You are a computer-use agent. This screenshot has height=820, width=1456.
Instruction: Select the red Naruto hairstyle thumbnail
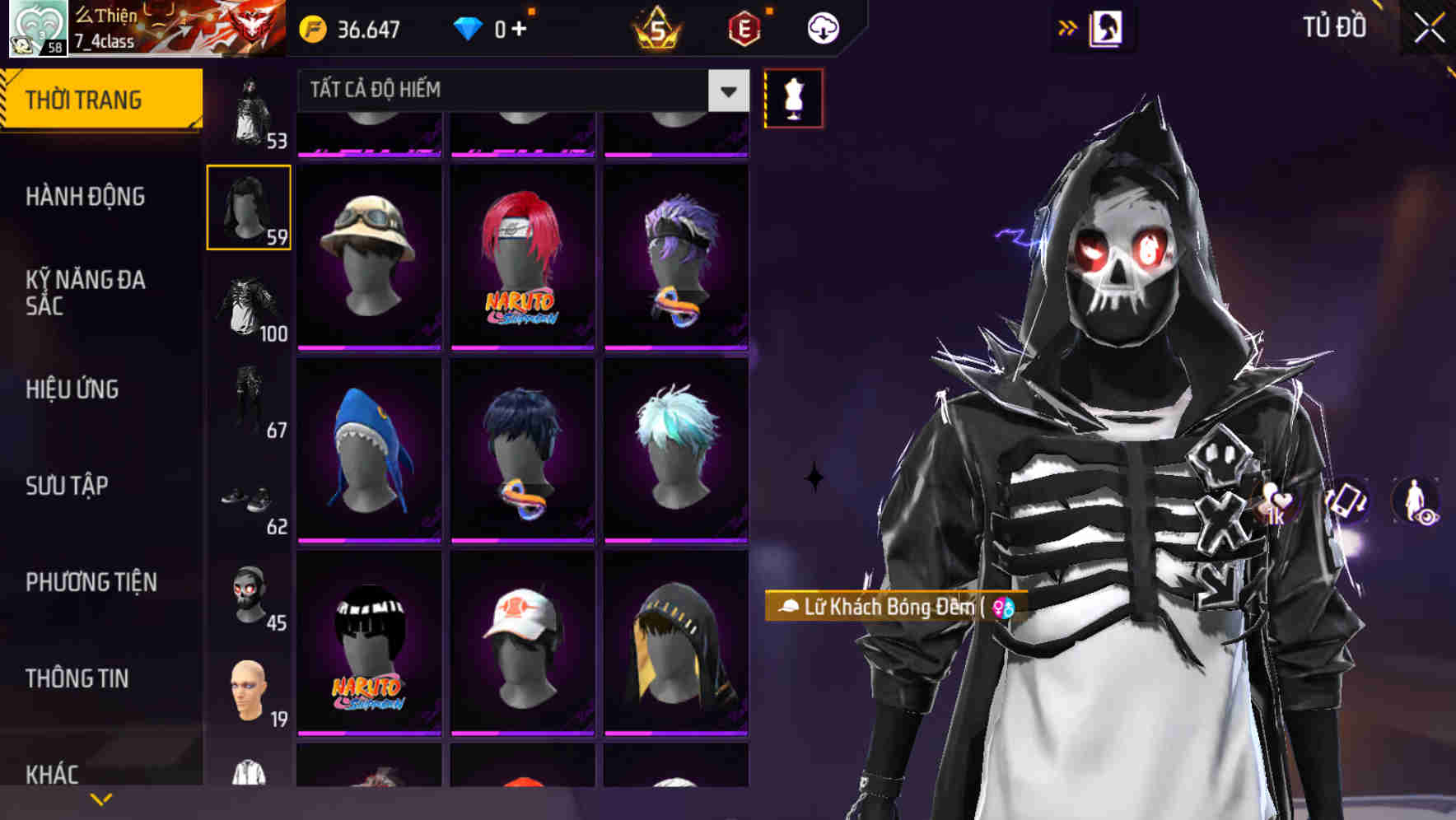(x=520, y=255)
